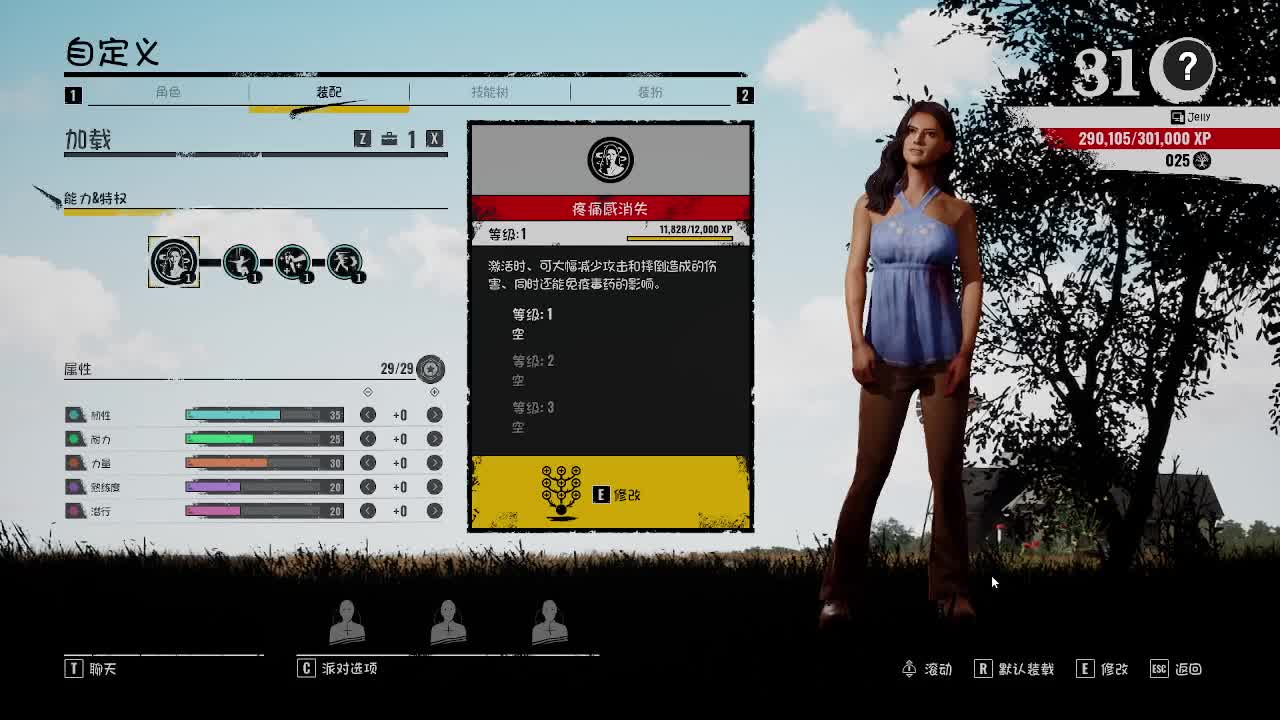Increase 潜行 with the right arrow
Viewport: 1280px width, 720px height.
(433, 511)
